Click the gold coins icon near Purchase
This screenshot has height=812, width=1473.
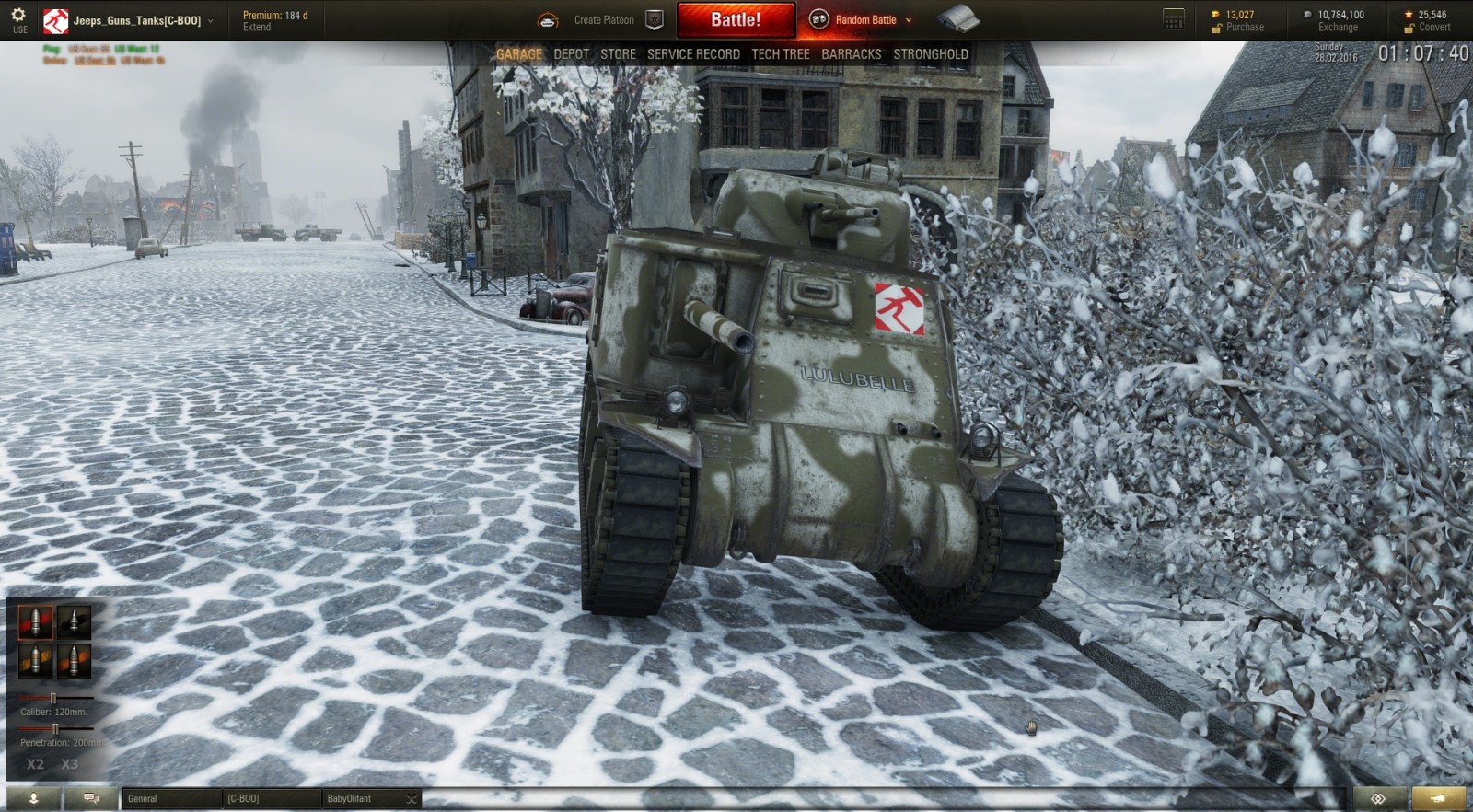coord(1213,13)
